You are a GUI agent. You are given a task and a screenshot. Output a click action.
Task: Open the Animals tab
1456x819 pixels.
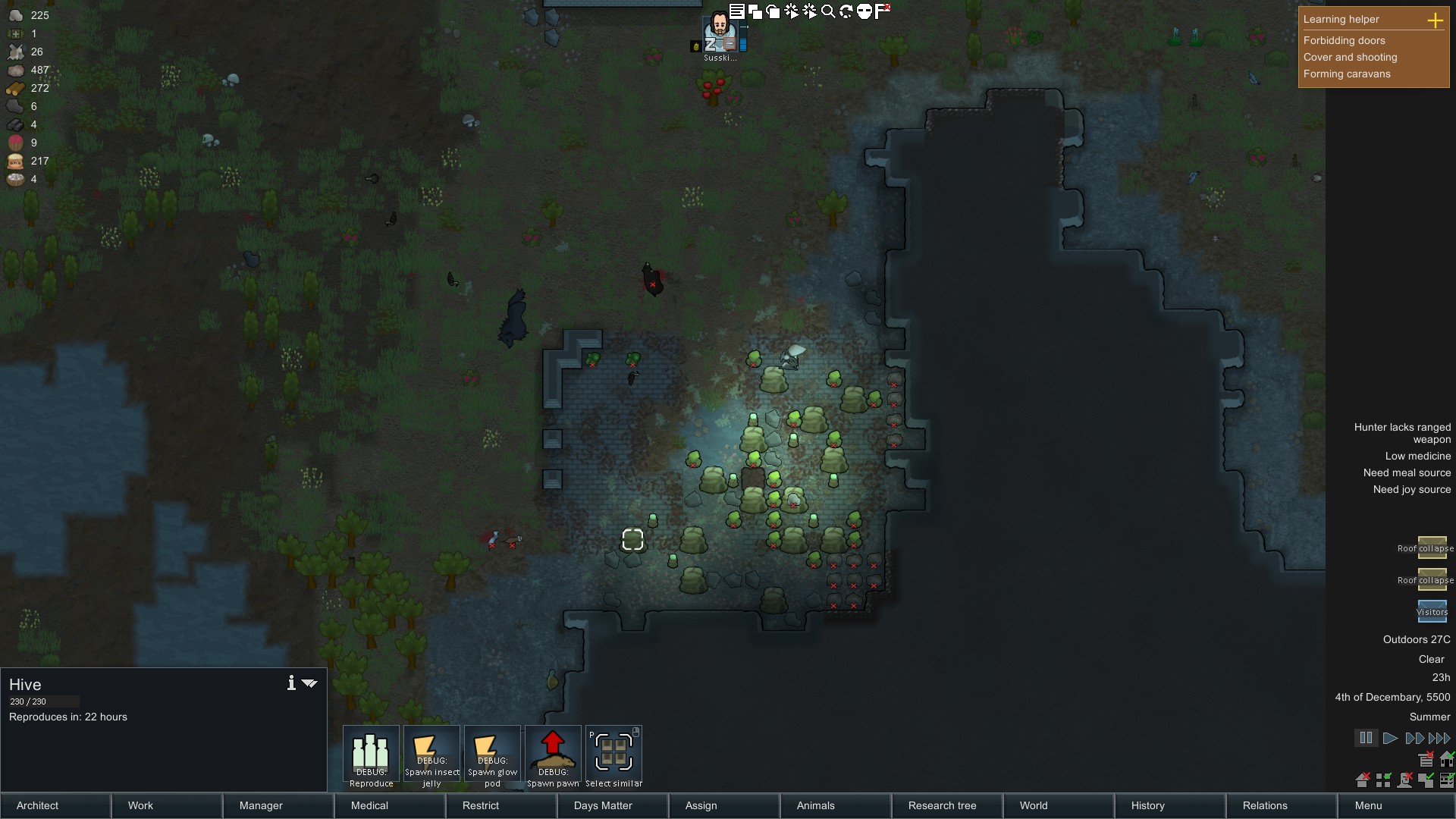coord(836,805)
